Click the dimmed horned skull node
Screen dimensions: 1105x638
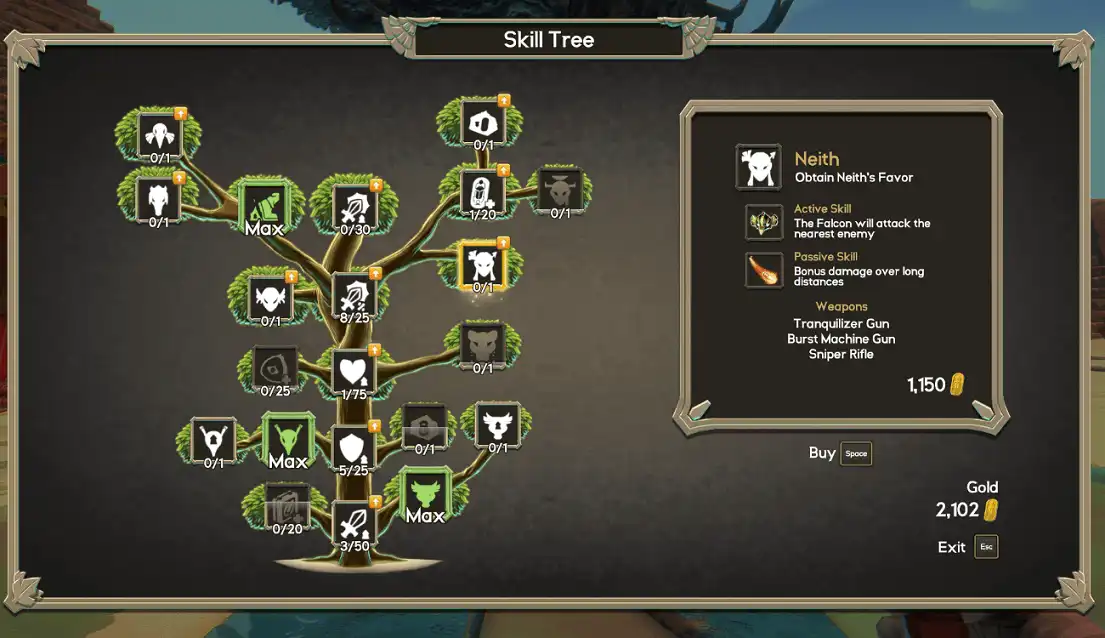[x=559, y=190]
